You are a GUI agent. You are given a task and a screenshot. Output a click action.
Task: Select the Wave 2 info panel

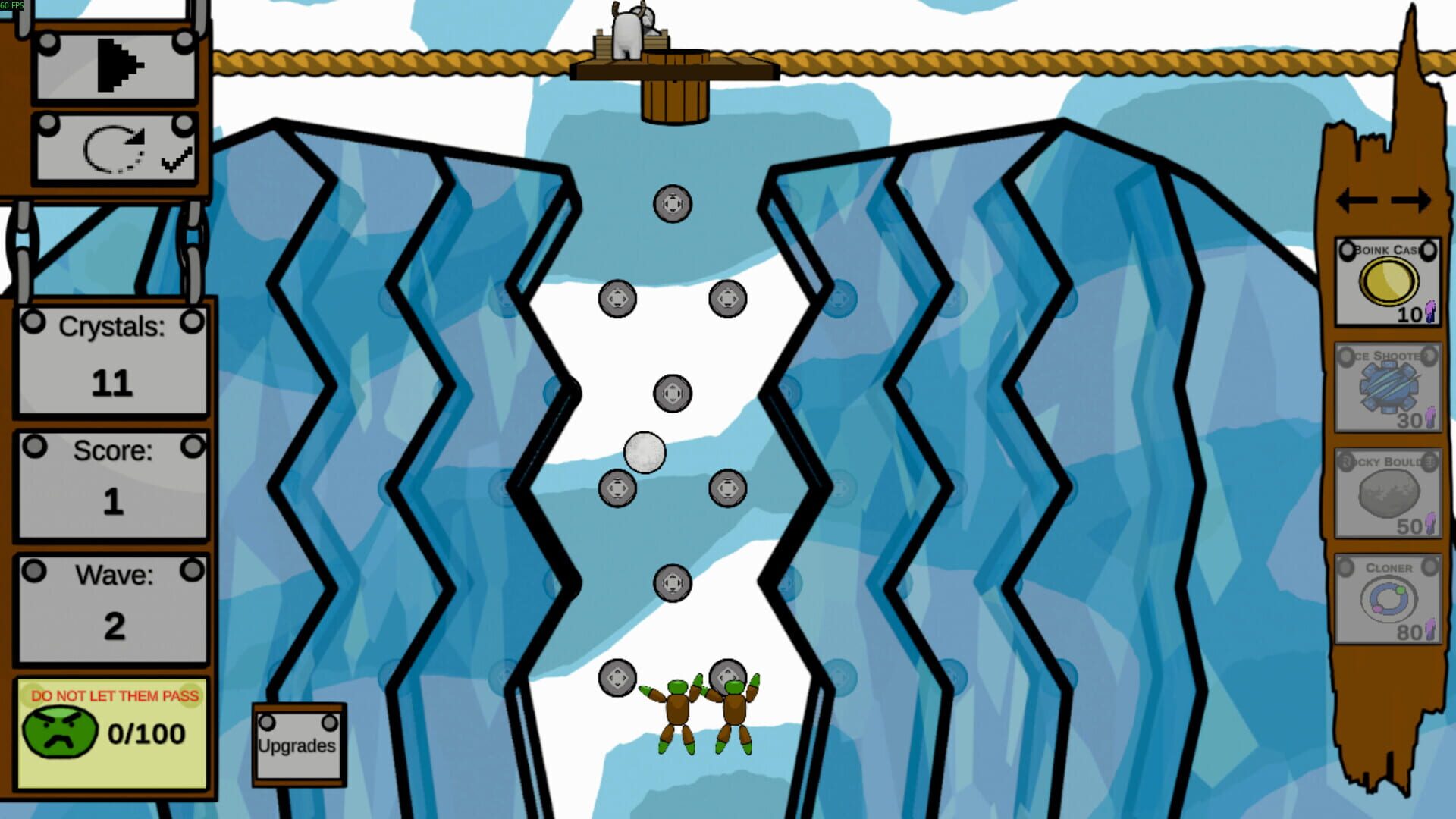112,603
